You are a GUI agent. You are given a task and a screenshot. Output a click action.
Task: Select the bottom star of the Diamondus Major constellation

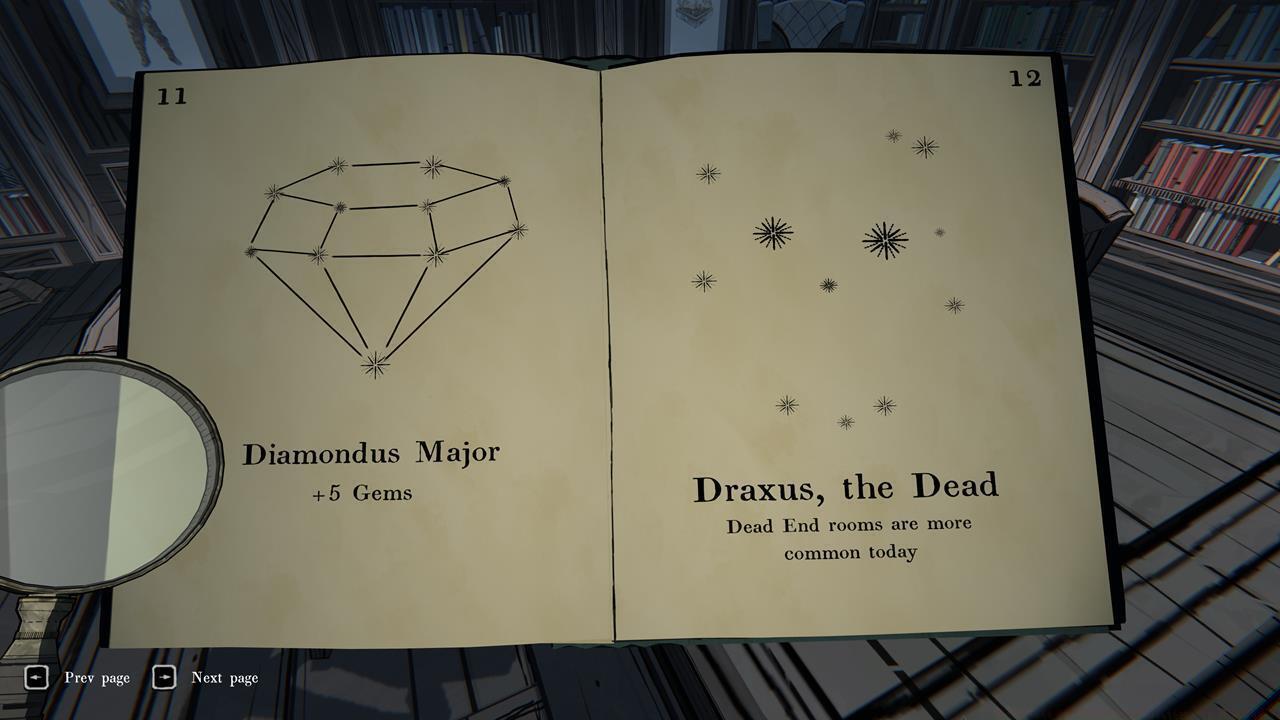[x=374, y=364]
